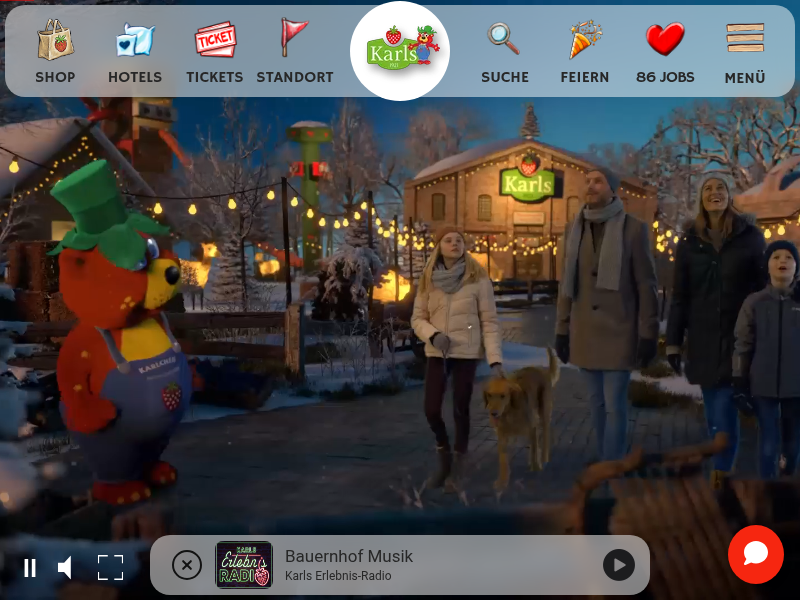The height and width of the screenshot is (600, 800).
Task: Expand the Menü wooden plank menu
Action: point(745,52)
